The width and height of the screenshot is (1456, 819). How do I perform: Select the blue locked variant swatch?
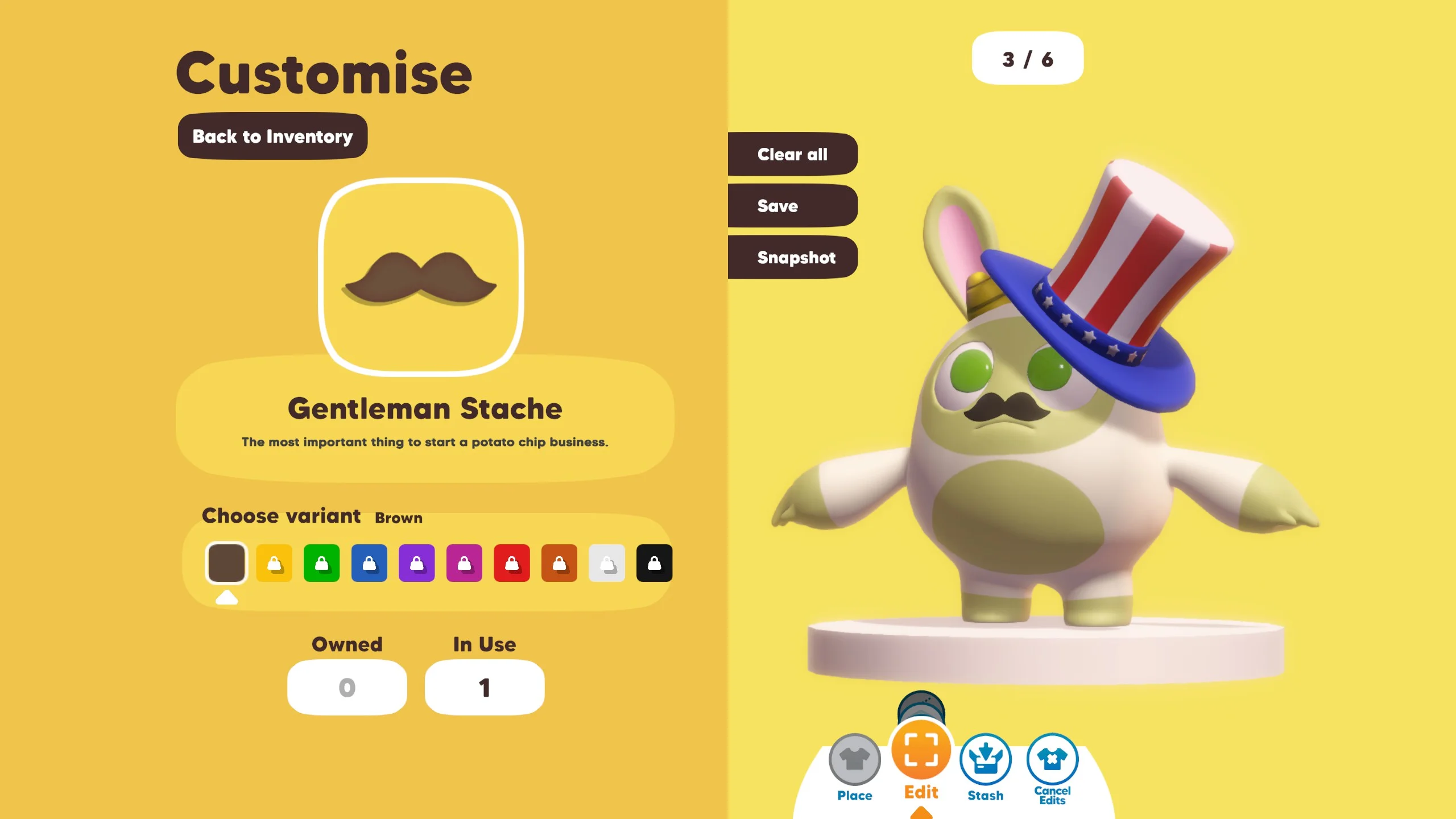369,563
